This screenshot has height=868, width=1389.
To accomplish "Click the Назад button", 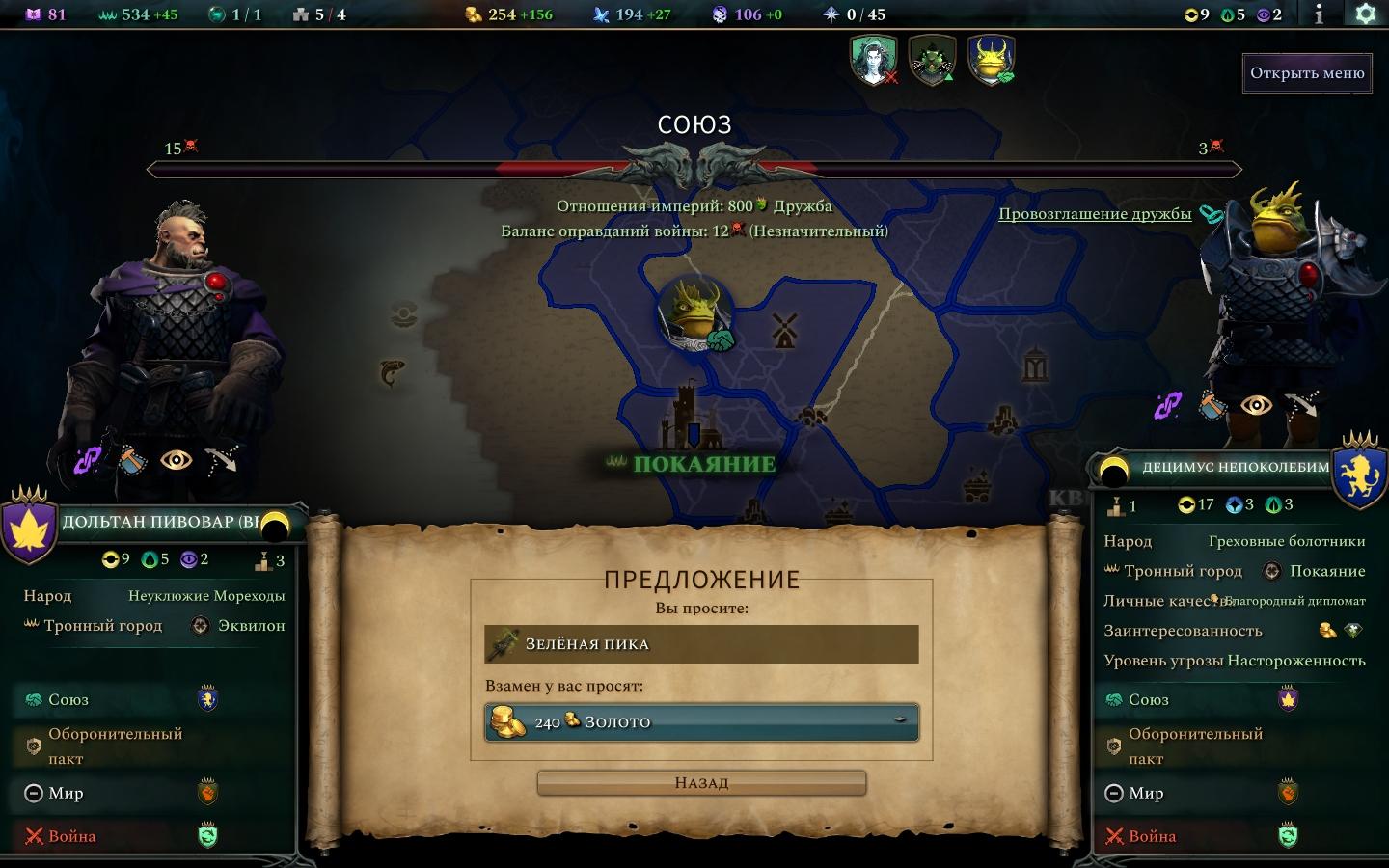I will pos(701,783).
